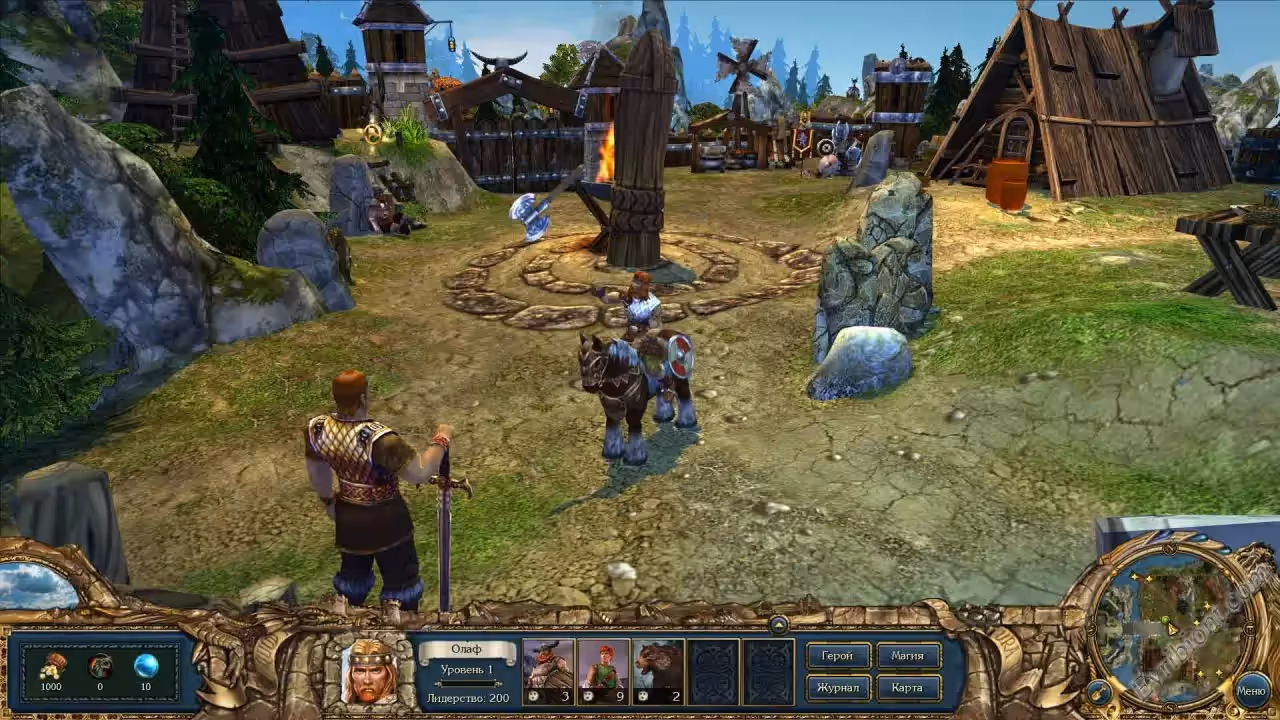Open the Карта world map
This screenshot has width=1280, height=720.
coord(908,688)
